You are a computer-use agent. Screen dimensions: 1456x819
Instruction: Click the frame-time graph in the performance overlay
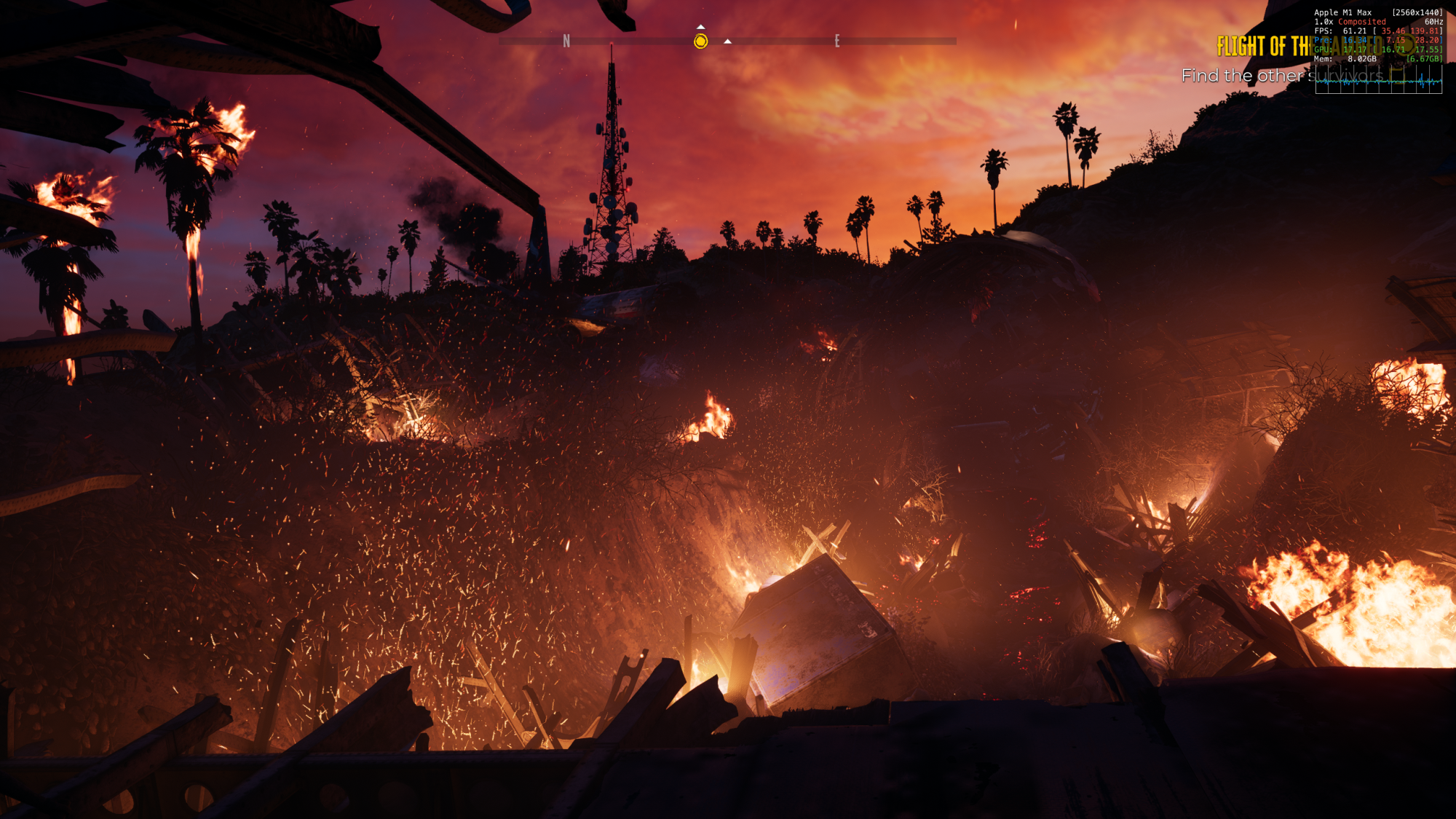tap(1378, 79)
